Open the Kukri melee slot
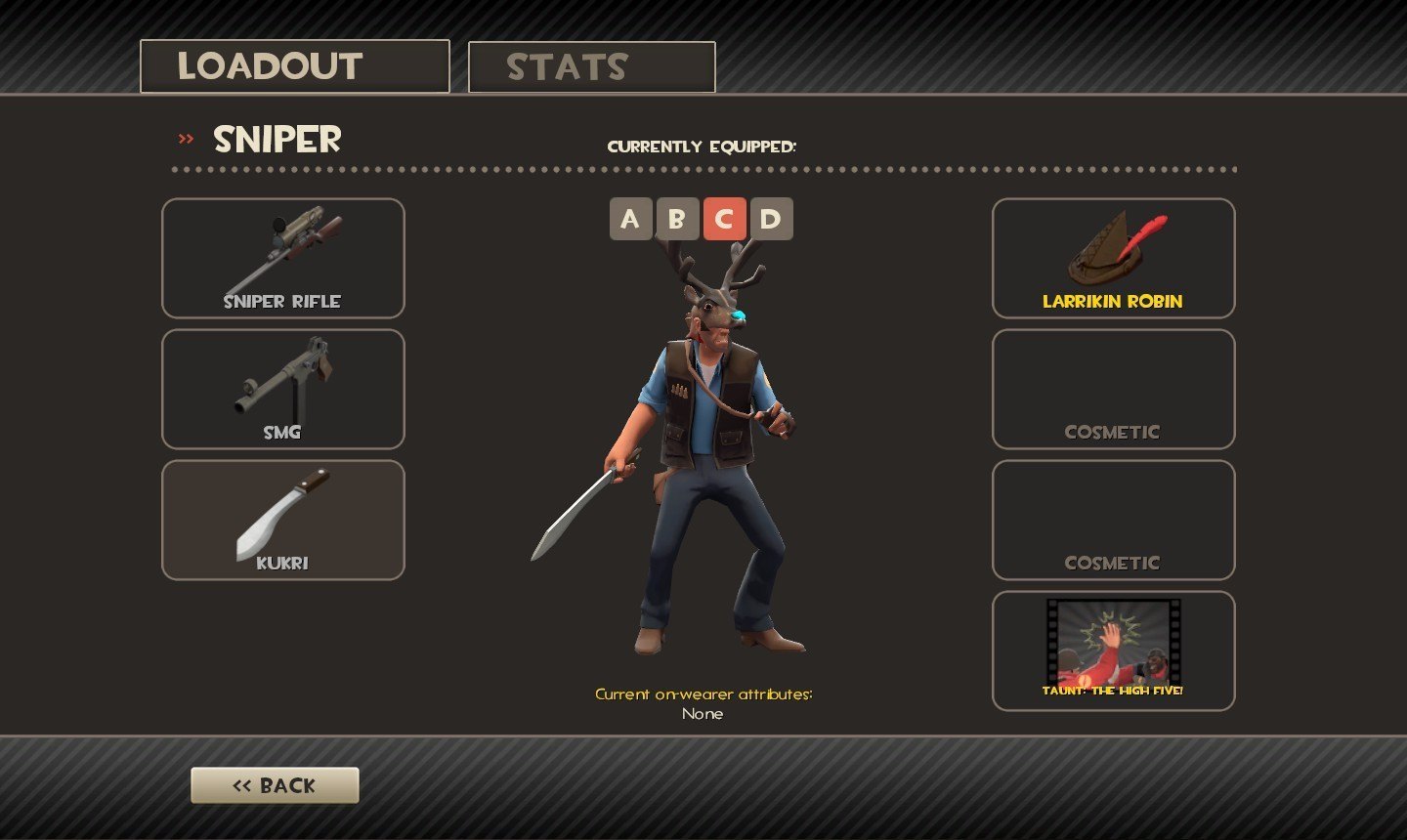The image size is (1407, 840). (x=283, y=521)
